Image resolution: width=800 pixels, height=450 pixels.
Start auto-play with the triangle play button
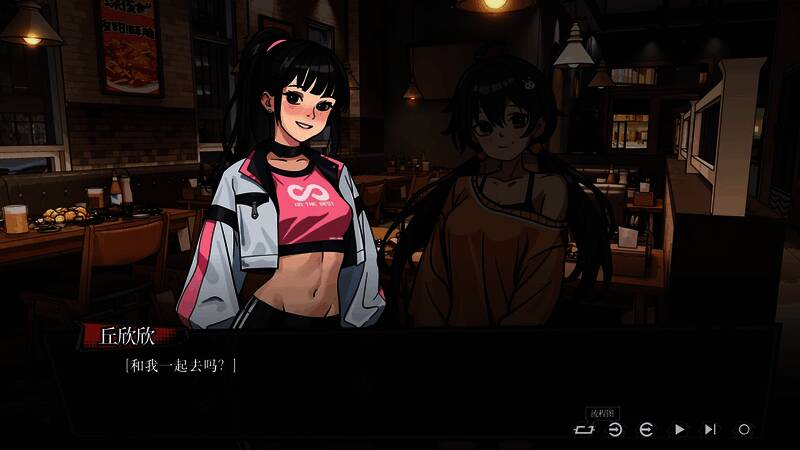point(679,429)
